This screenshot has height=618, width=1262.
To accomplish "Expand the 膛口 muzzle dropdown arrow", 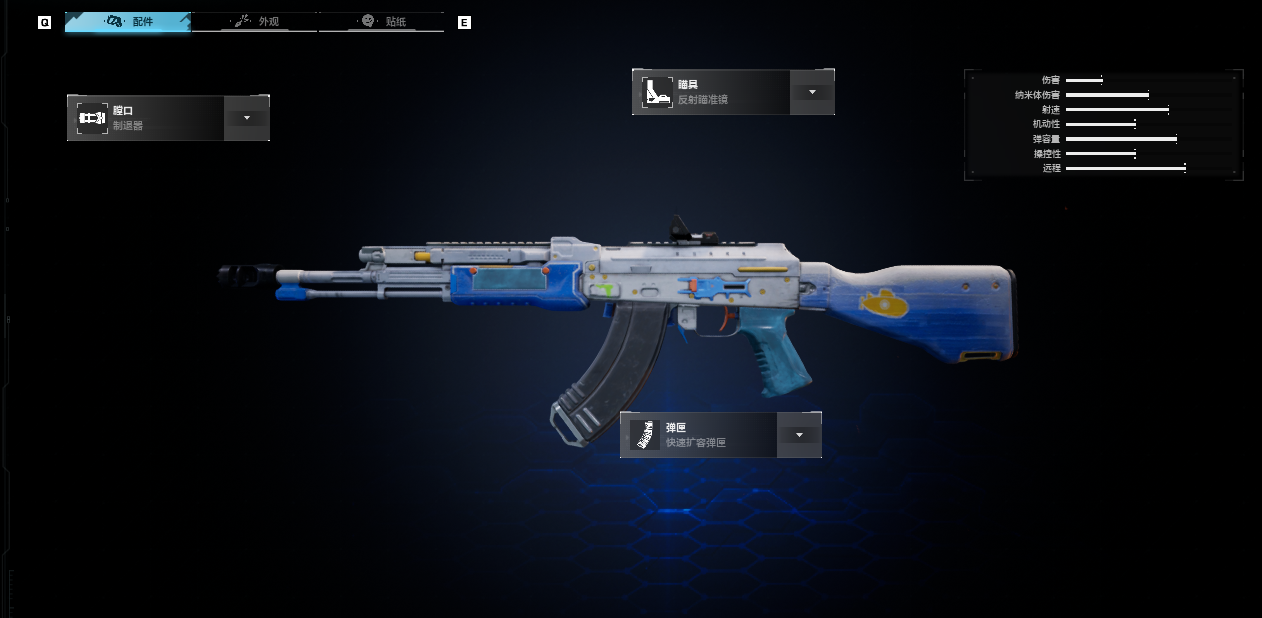I will pyautogui.click(x=246, y=118).
